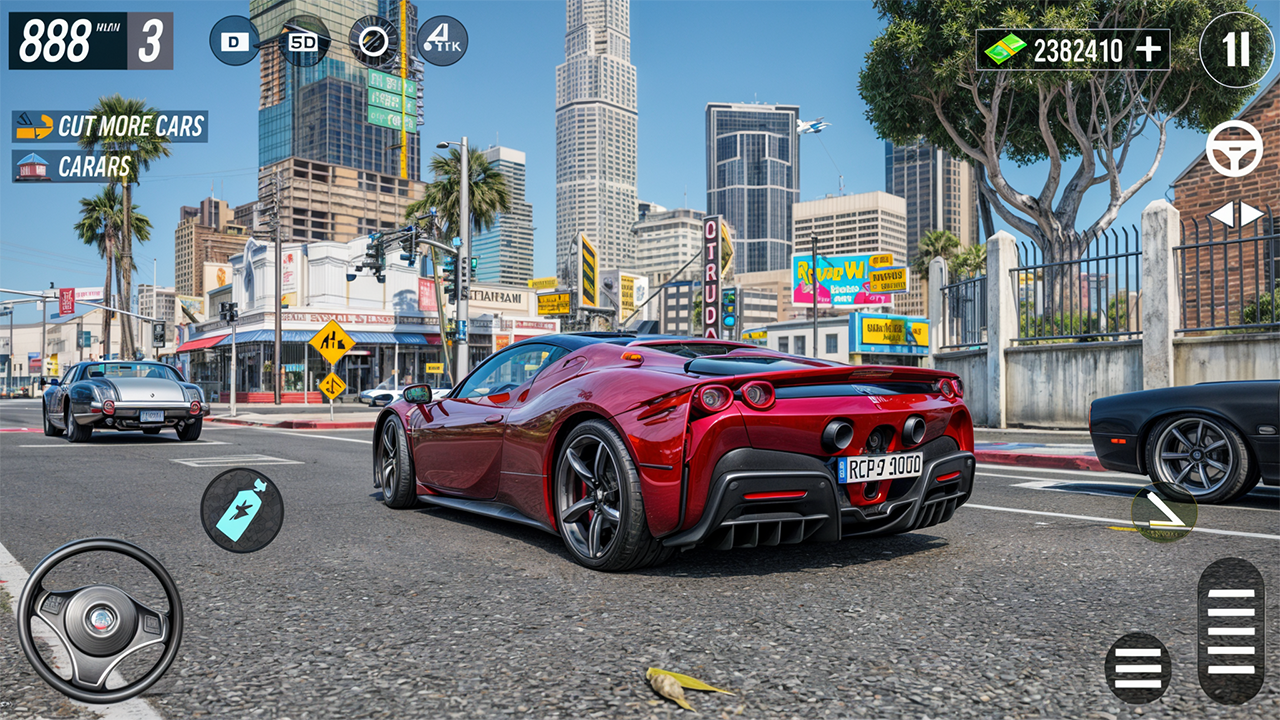This screenshot has height=720, width=1280.
Task: Switch to arrow tilt controls
Action: pos(1234,215)
